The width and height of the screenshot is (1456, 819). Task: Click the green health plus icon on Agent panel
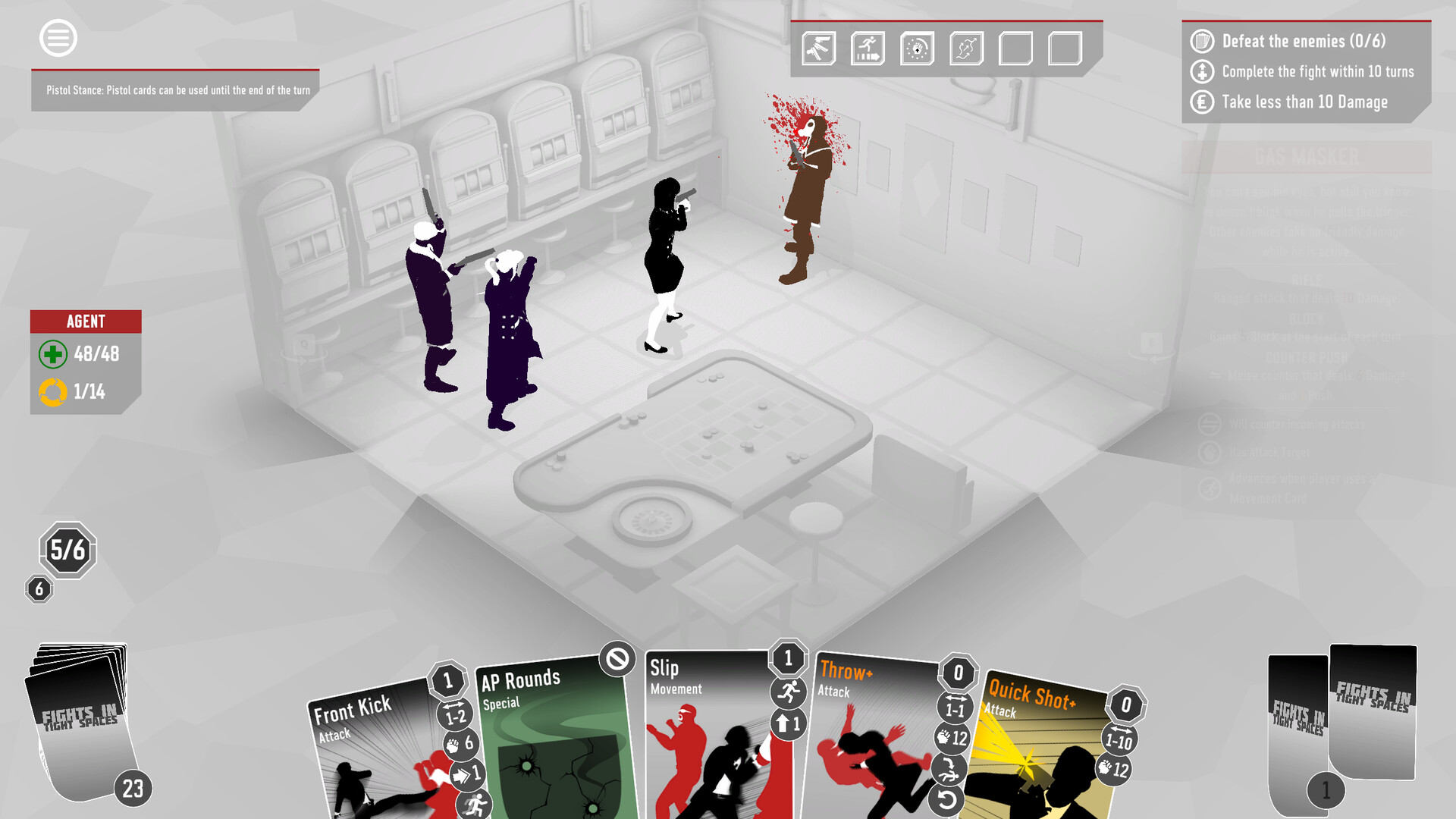point(52,354)
